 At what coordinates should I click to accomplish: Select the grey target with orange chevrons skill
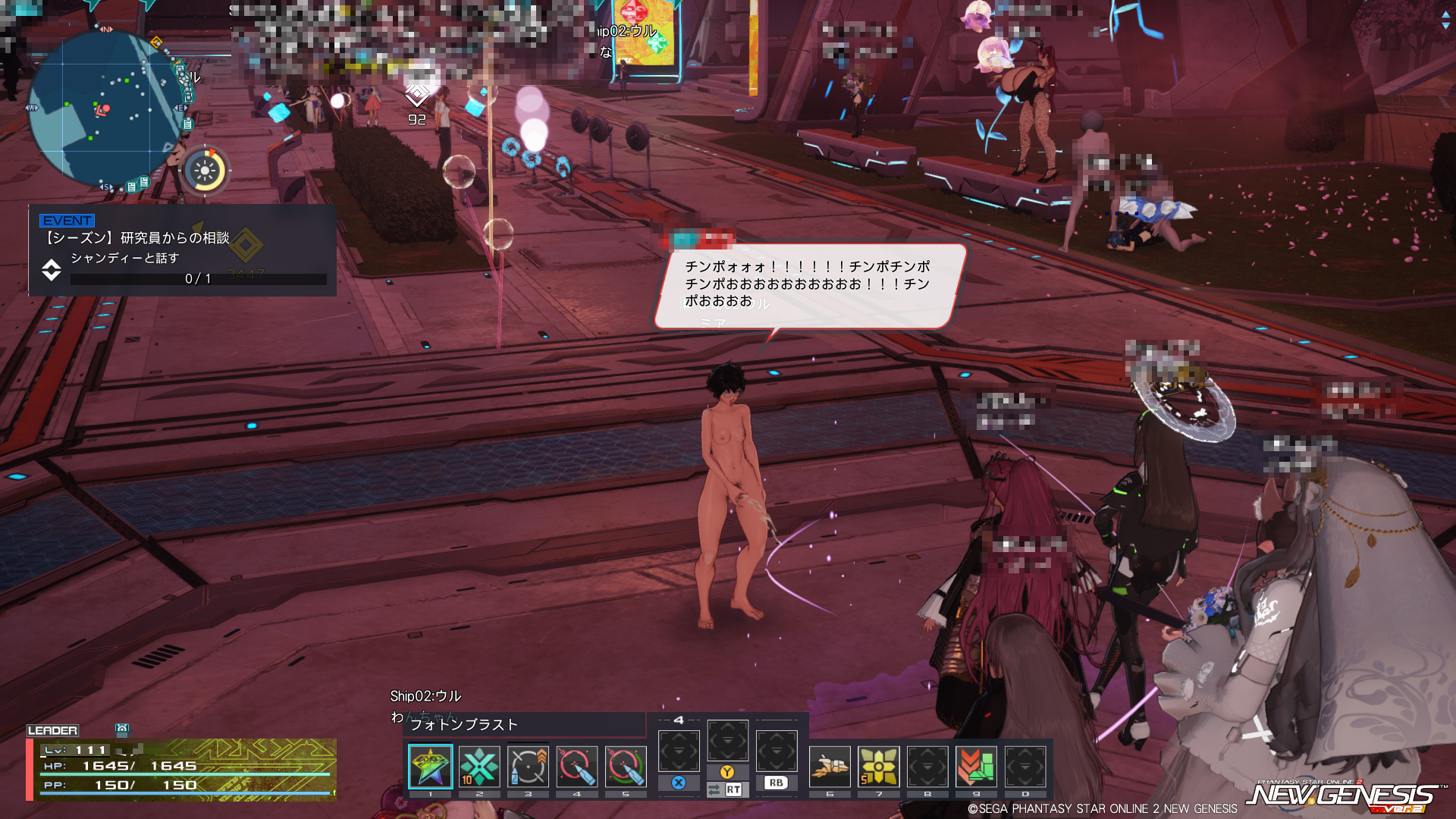[x=528, y=766]
